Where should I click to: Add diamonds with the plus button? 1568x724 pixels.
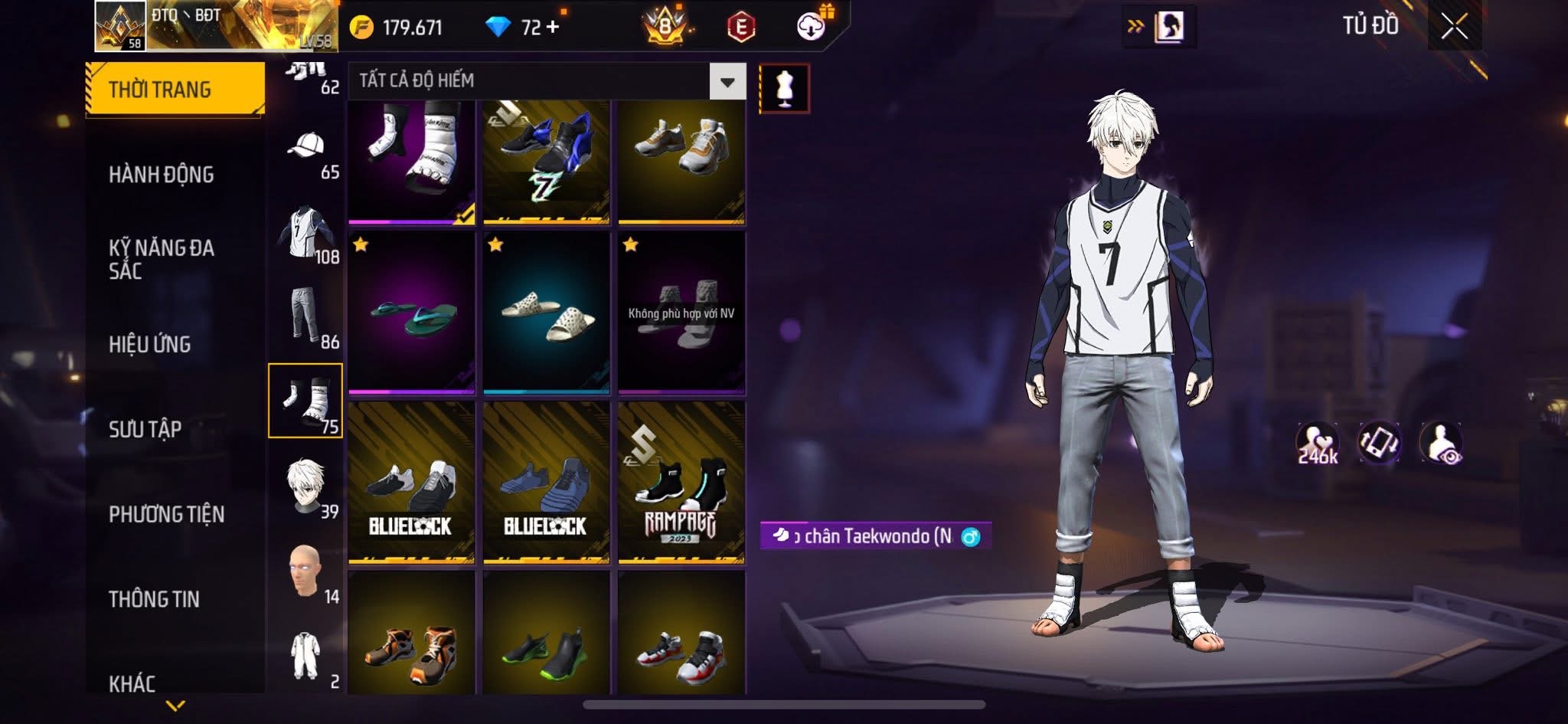553,27
